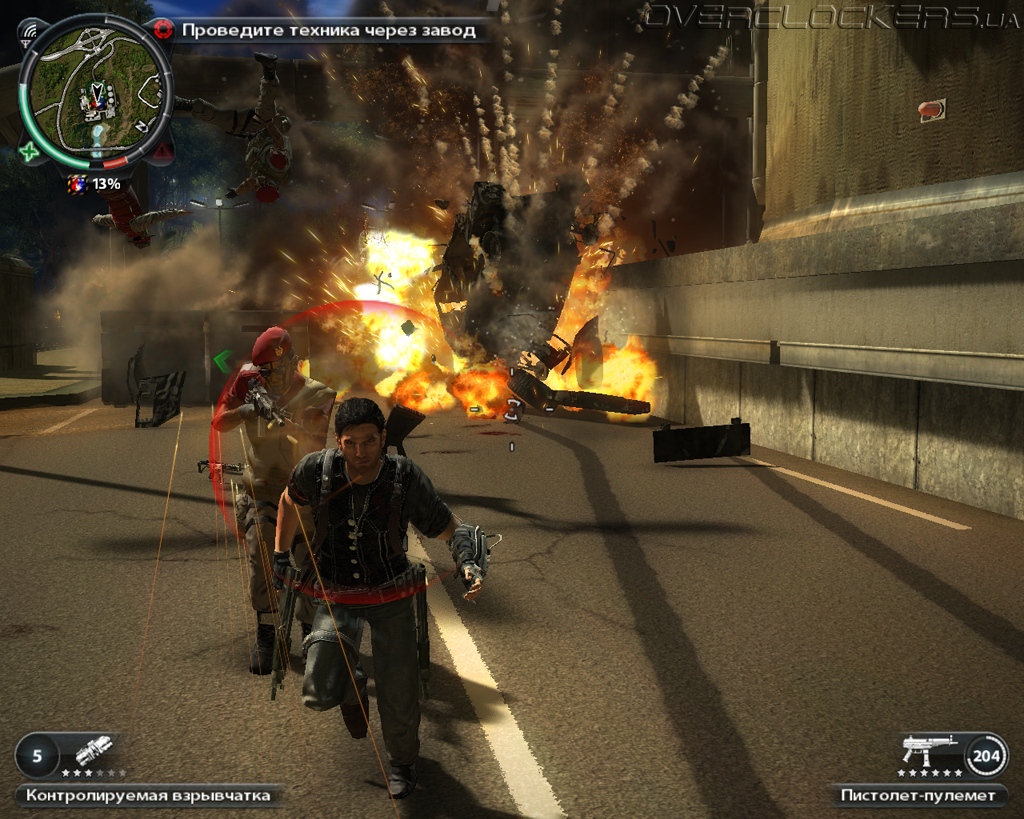Click the red objective marker icon
The width and height of the screenshot is (1024, 819).
163,30
